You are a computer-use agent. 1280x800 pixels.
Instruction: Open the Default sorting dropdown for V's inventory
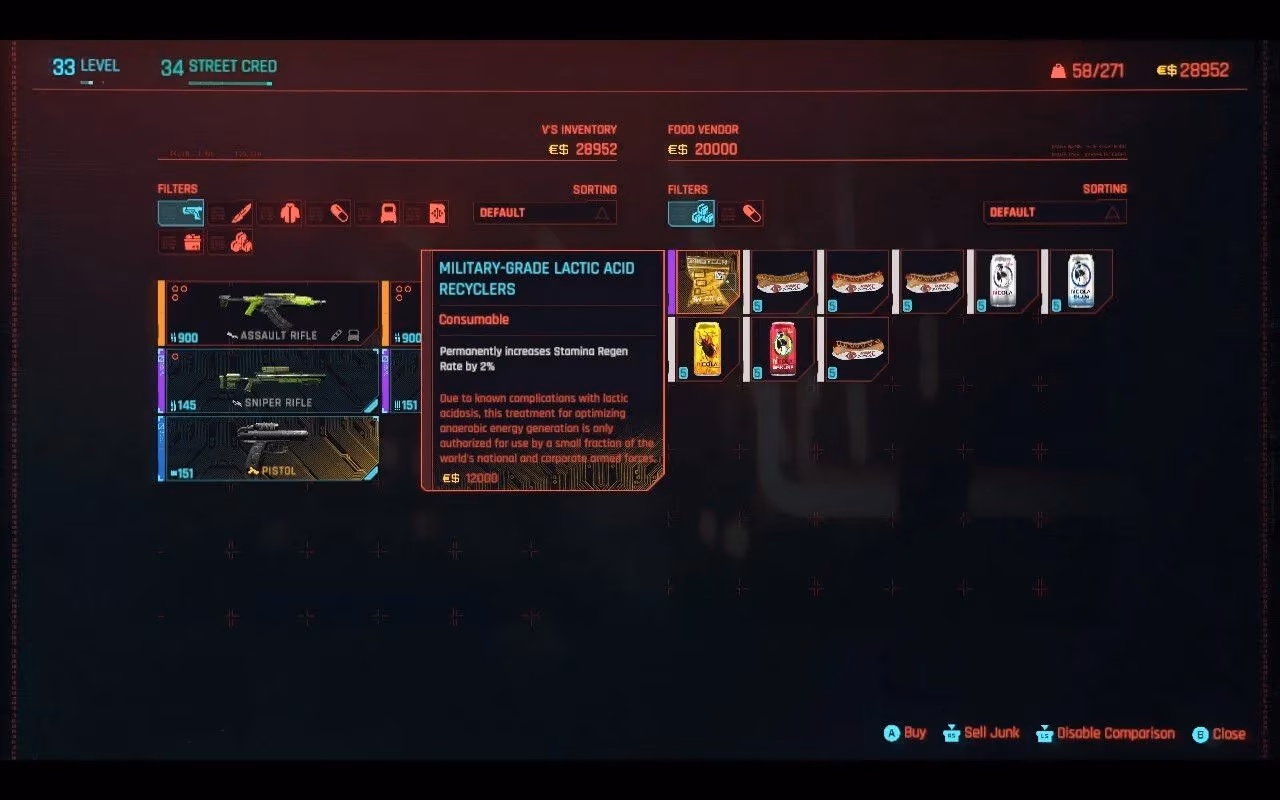tap(544, 212)
